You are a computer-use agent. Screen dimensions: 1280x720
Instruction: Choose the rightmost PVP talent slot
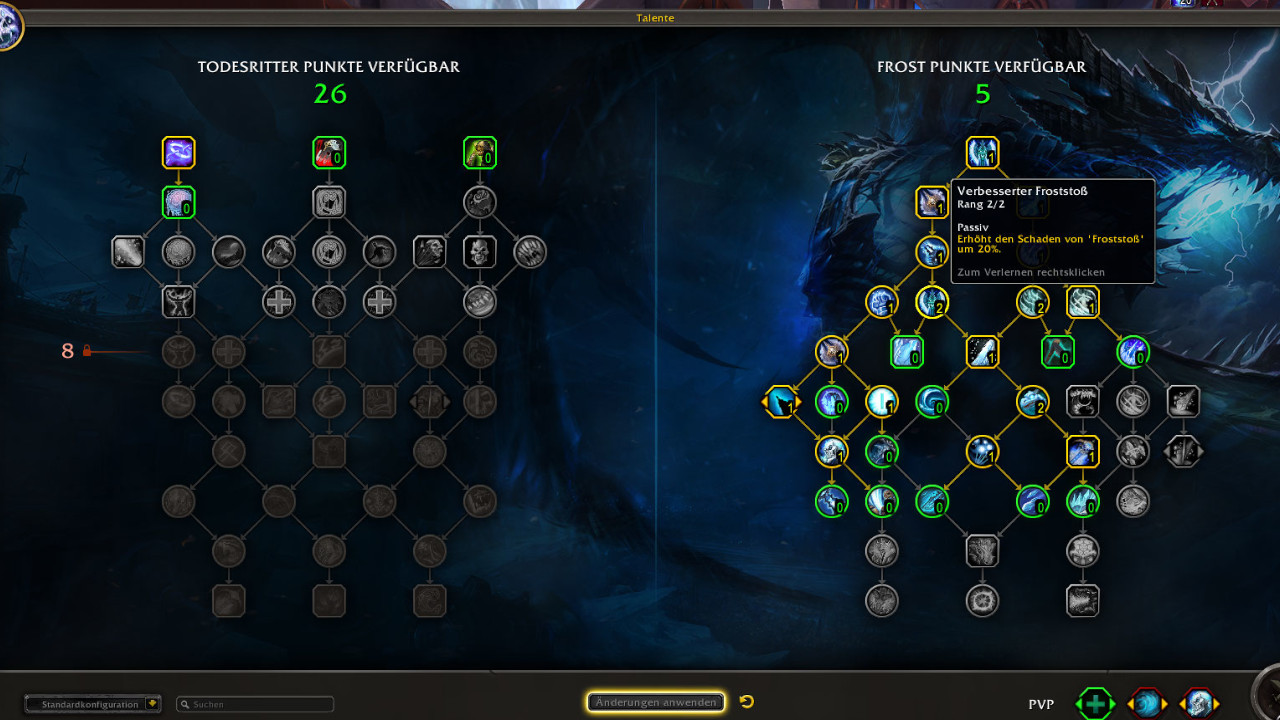(1199, 703)
